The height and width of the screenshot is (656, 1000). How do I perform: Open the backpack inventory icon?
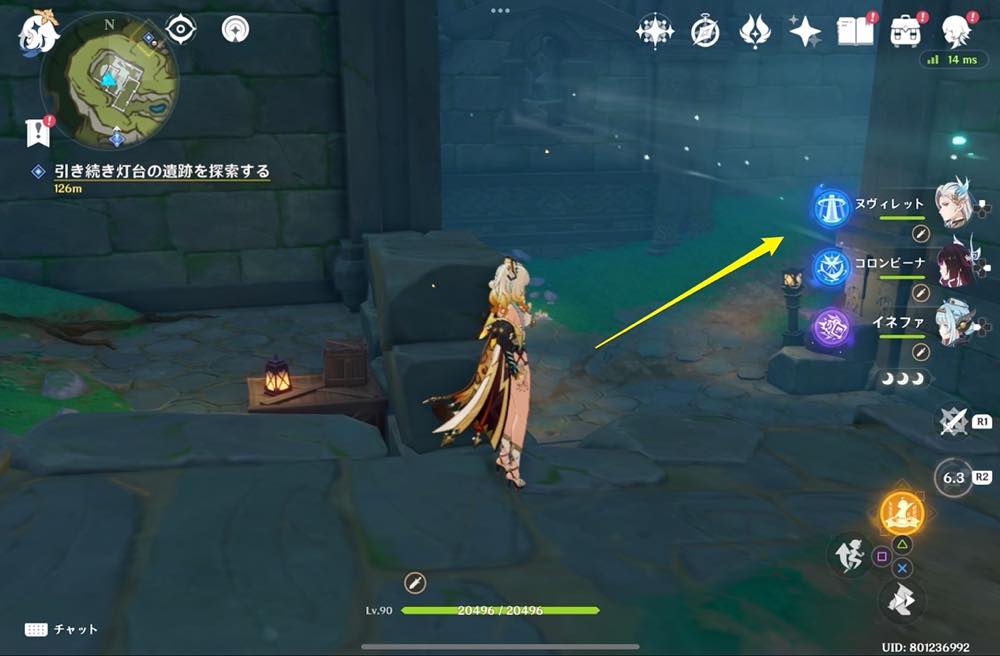pyautogui.click(x=905, y=32)
